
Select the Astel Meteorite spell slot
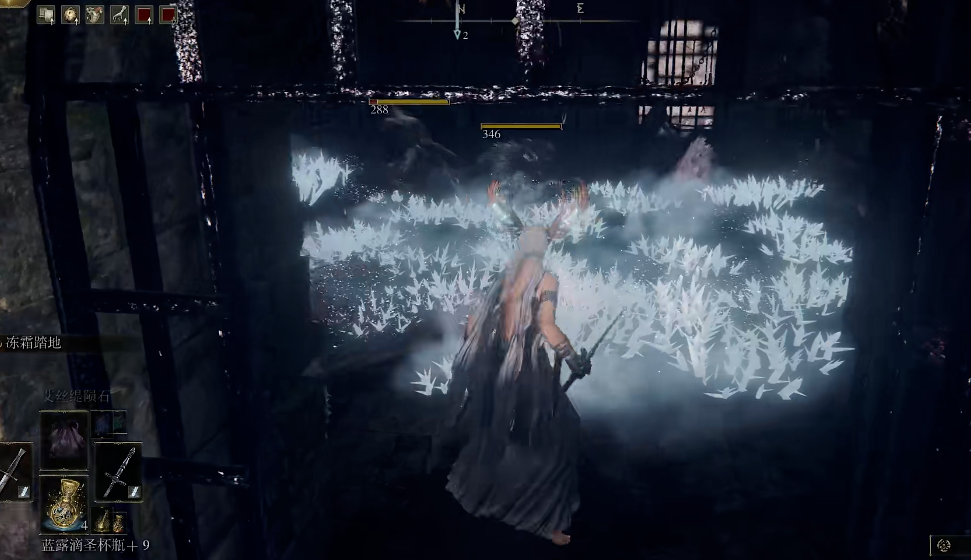(64, 441)
